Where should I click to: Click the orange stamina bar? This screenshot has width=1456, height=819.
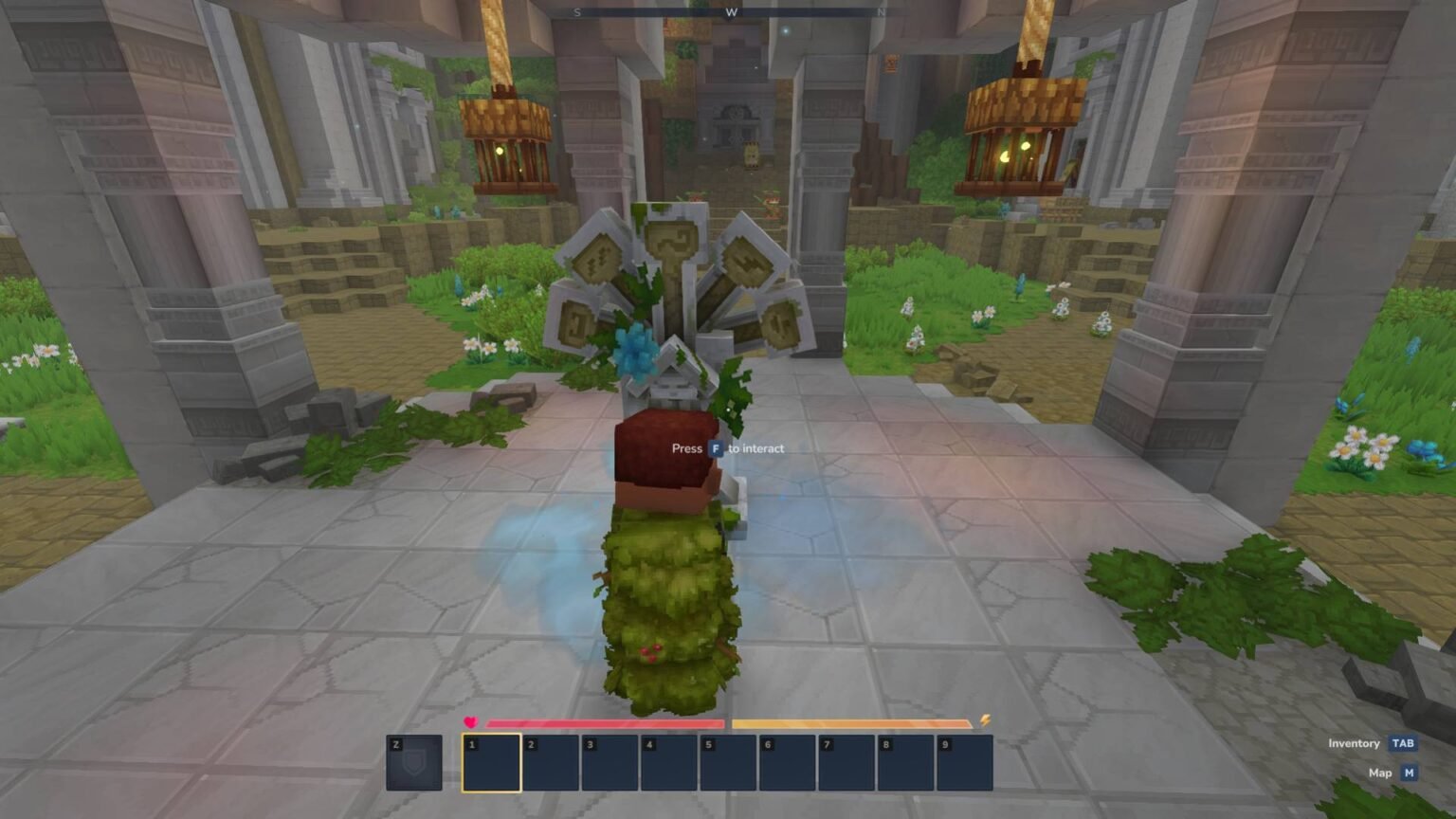pyautogui.click(x=853, y=721)
